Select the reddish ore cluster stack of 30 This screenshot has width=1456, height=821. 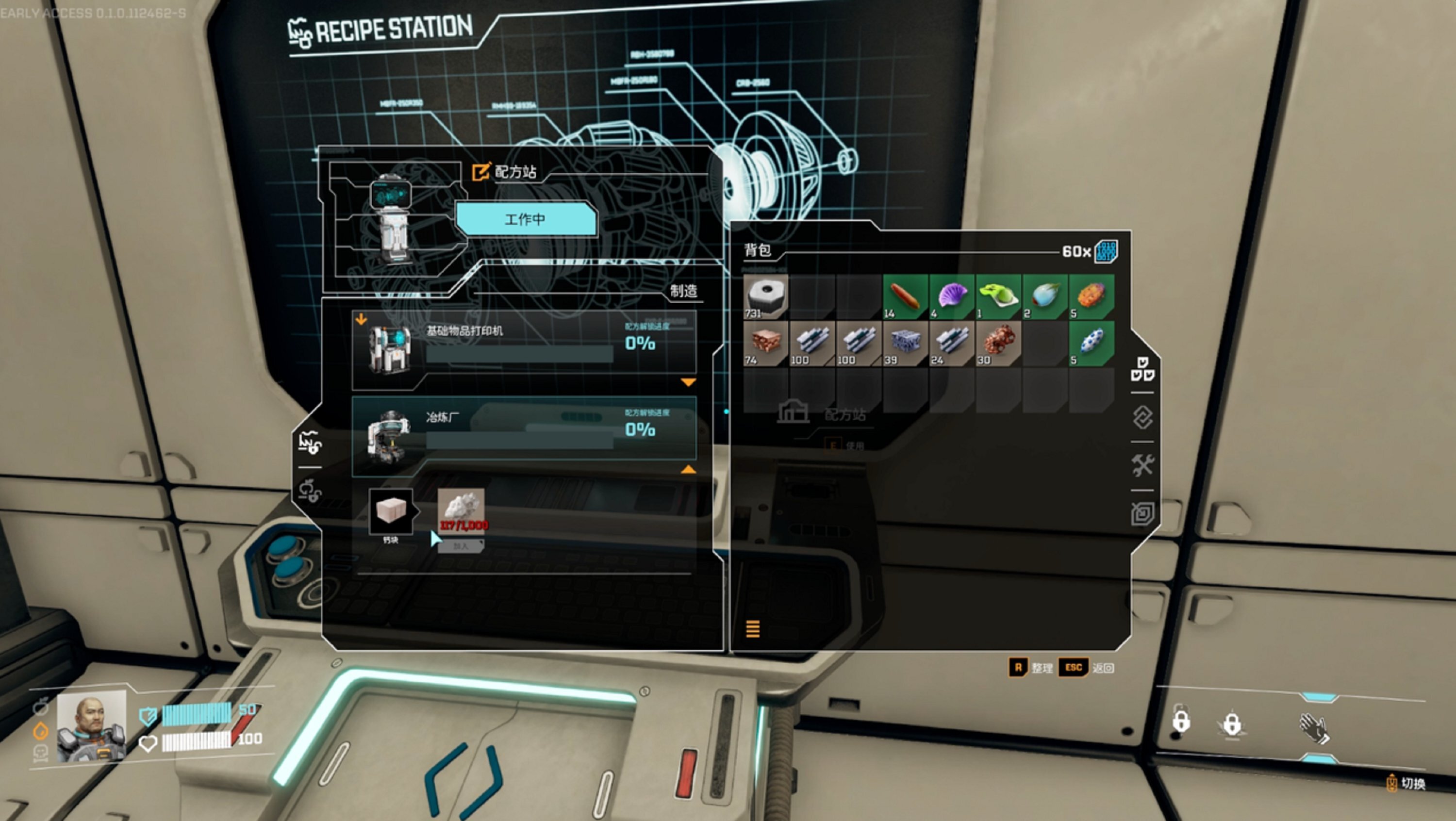point(999,344)
